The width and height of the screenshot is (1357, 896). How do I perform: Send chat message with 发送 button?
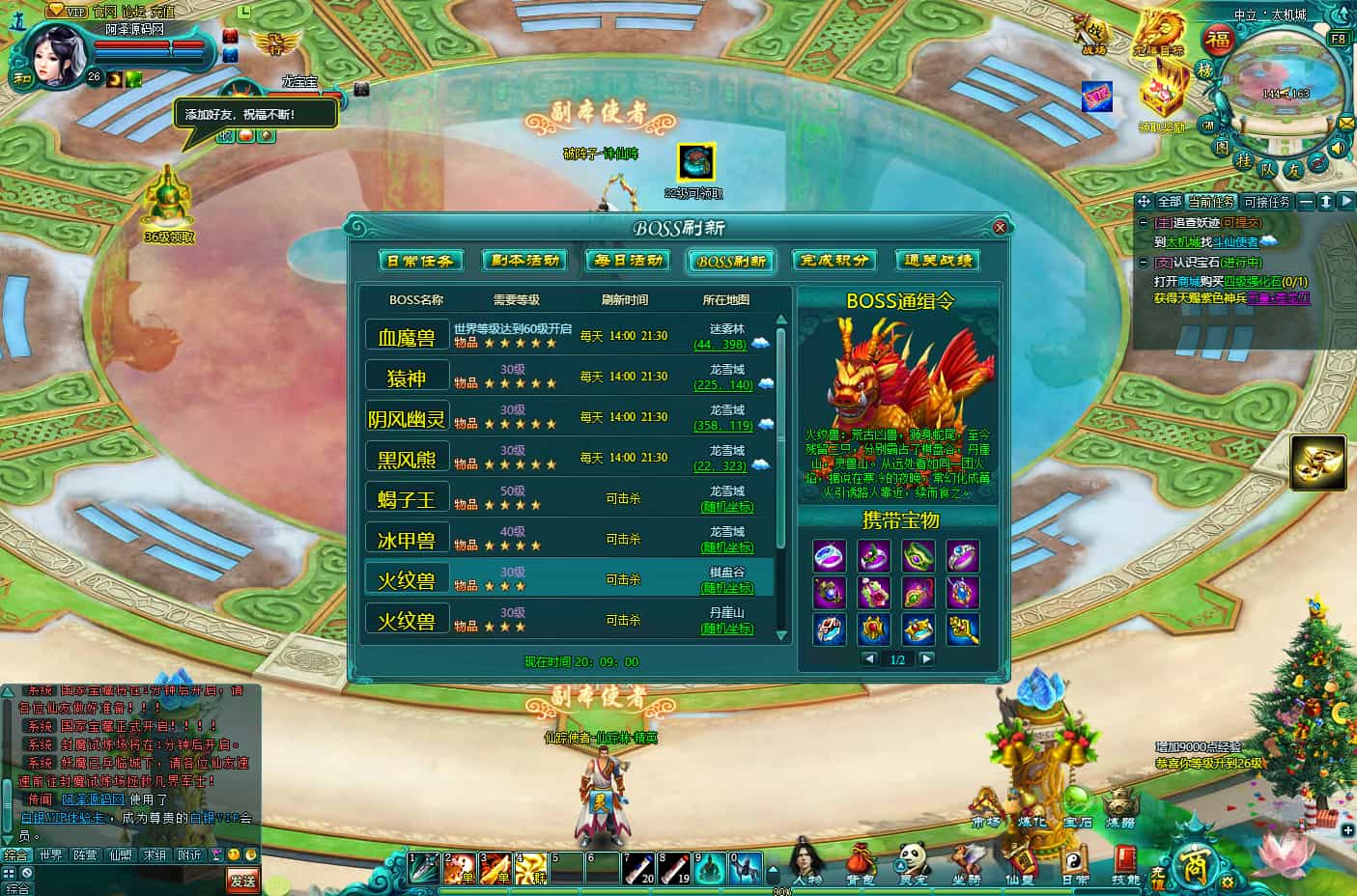(x=242, y=880)
